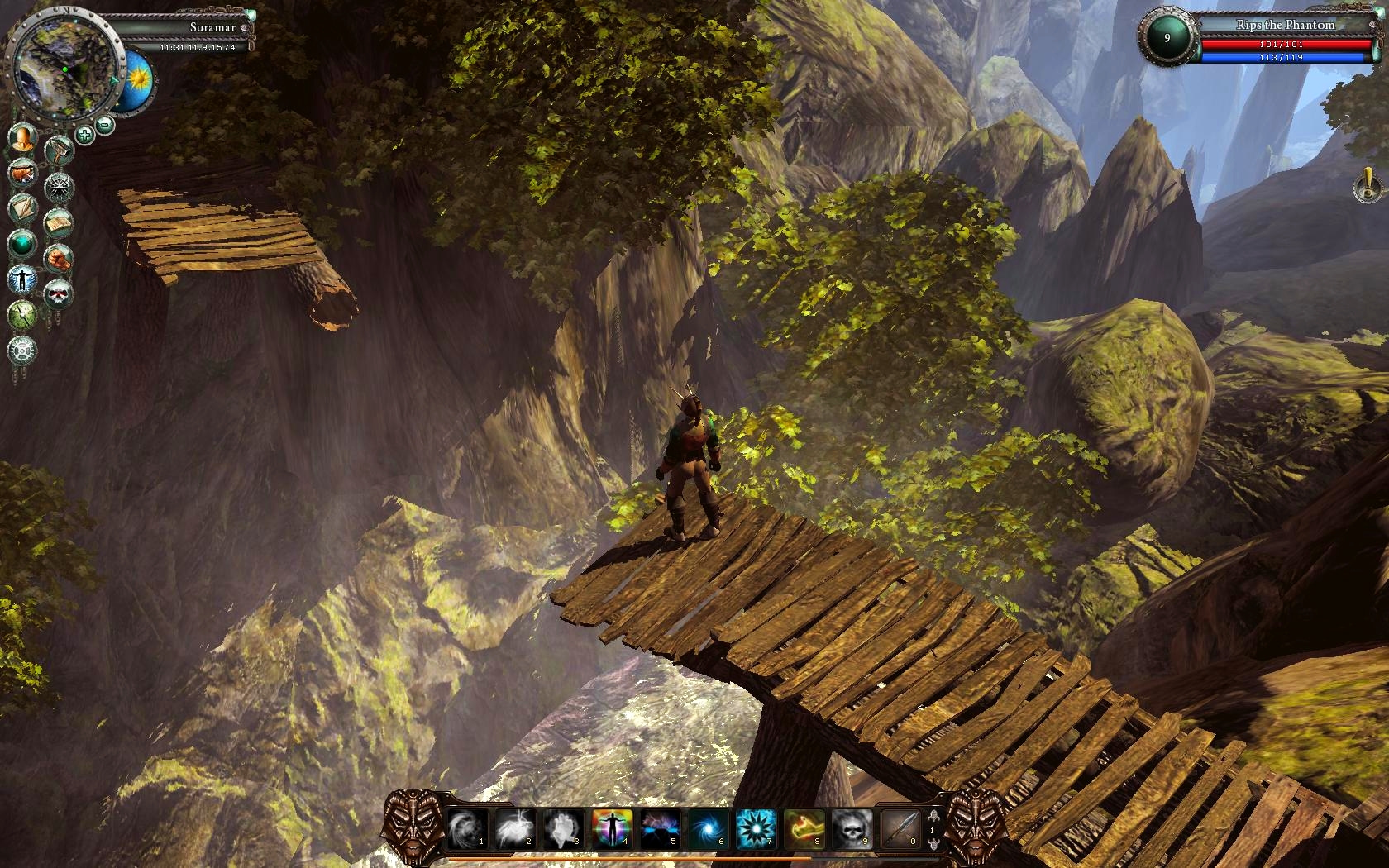Cast the purple lightning spell in slot 5

pyautogui.click(x=660, y=827)
